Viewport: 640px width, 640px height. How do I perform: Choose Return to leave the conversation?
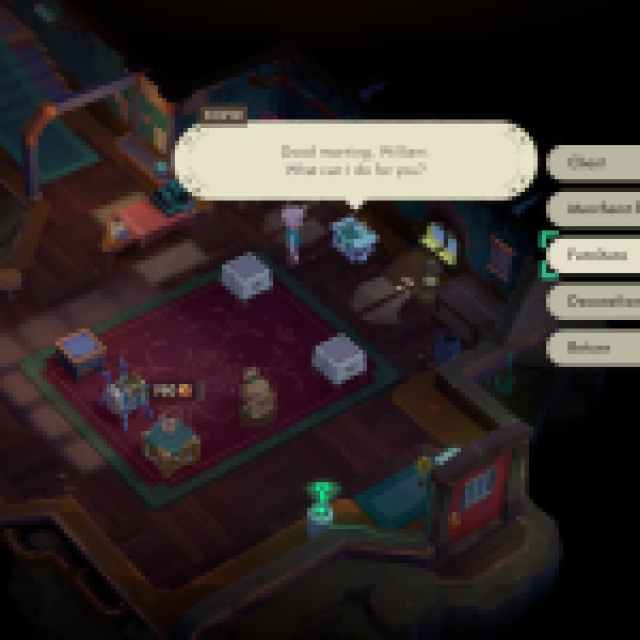coord(593,348)
